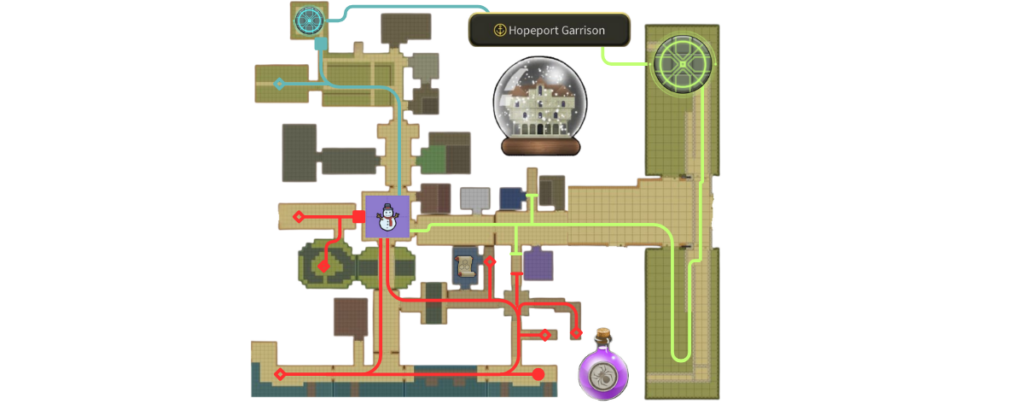The image size is (1024, 410).
Task: Select the purple spider potion icon
Action: click(x=604, y=368)
